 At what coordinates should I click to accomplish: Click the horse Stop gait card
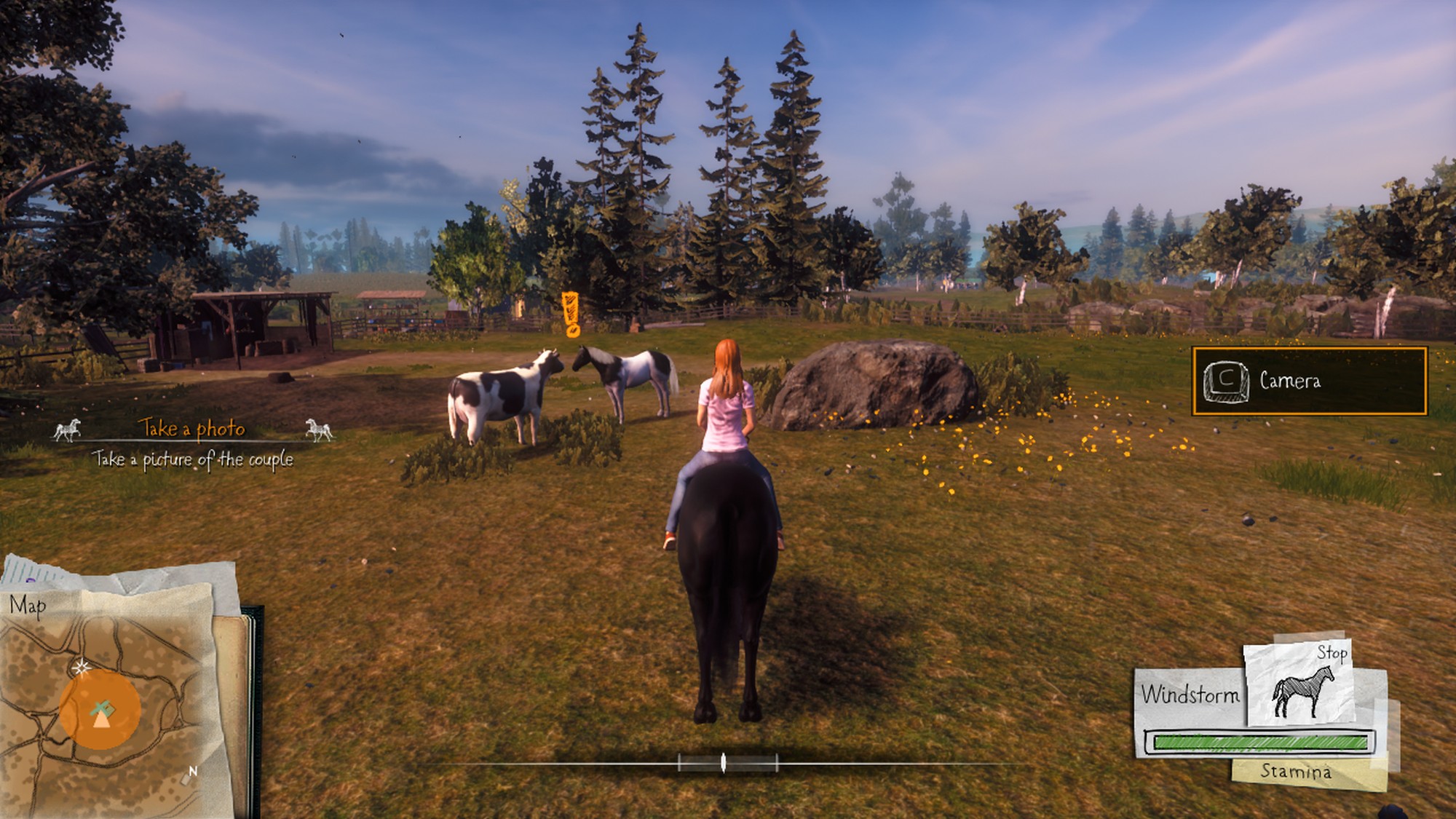pyautogui.click(x=1299, y=684)
